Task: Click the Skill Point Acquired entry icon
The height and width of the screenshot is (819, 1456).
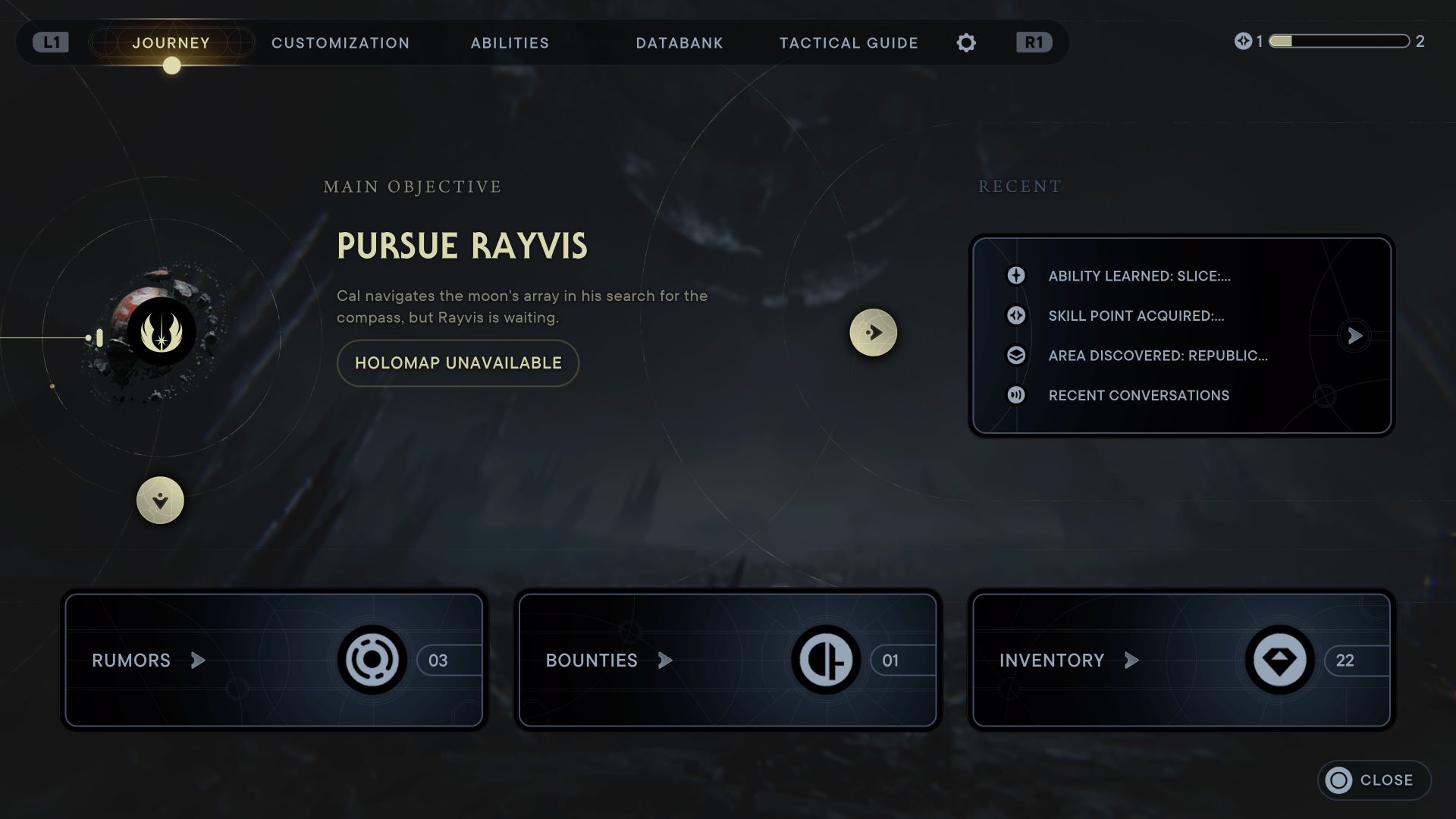Action: pyautogui.click(x=1016, y=316)
